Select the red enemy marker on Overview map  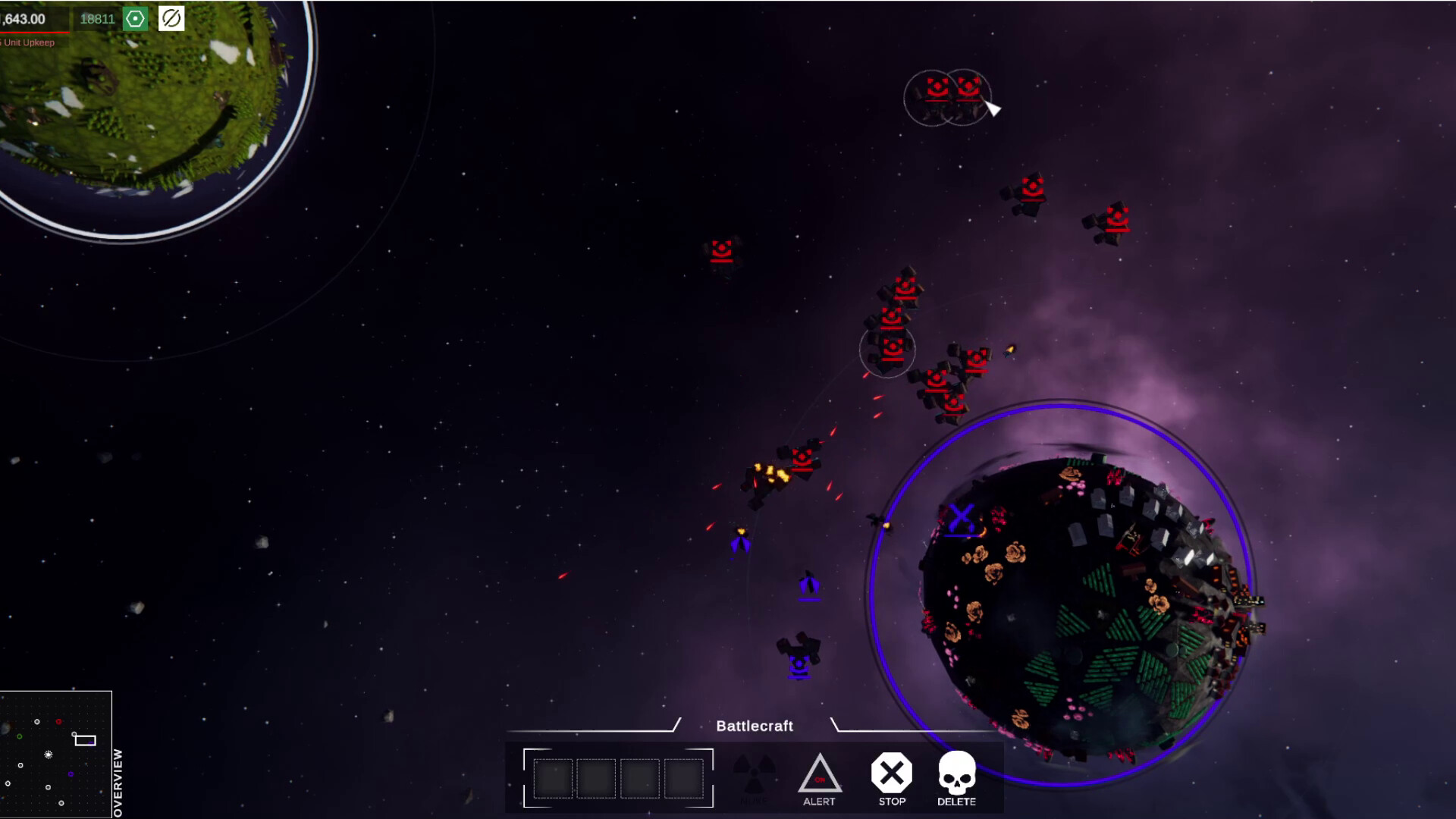point(58,721)
